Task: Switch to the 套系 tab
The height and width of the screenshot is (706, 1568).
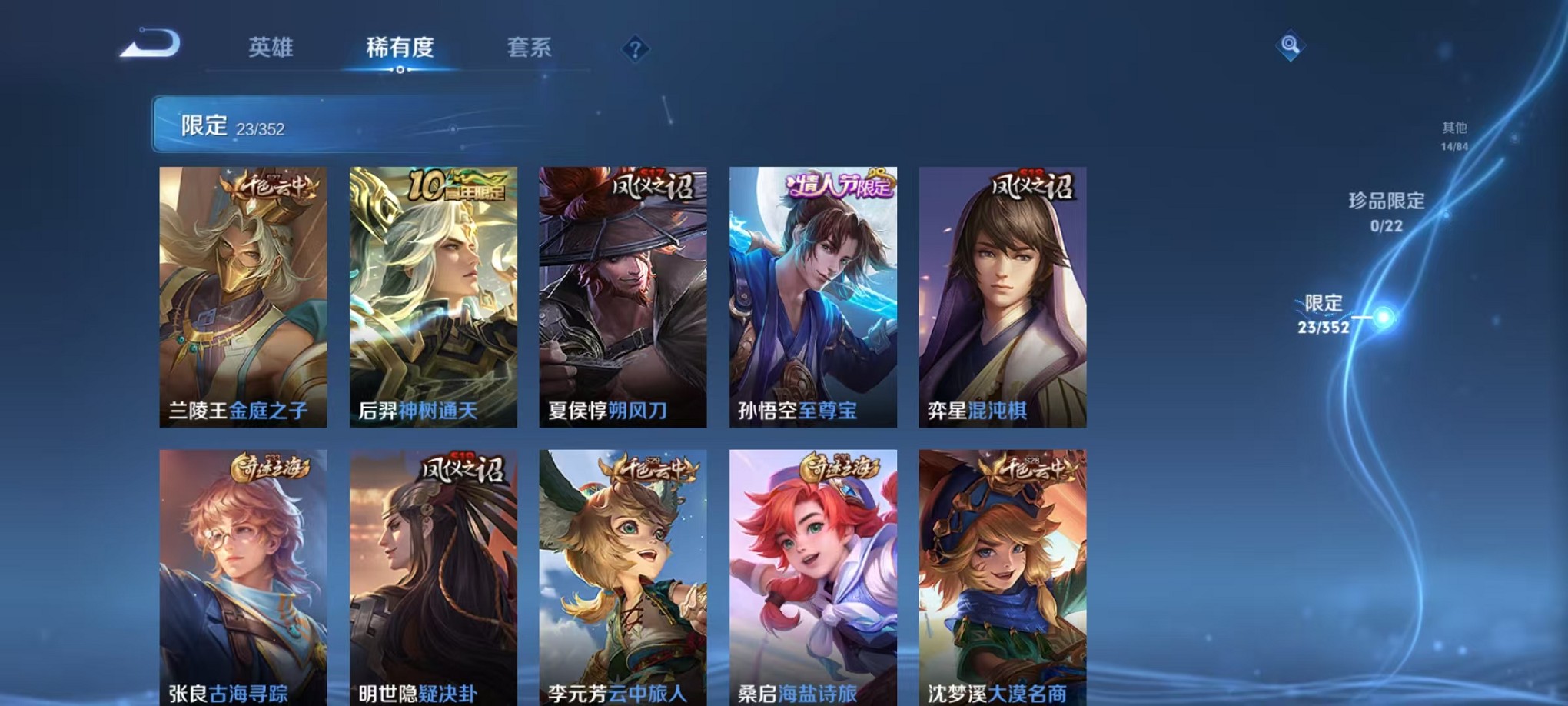Action: click(x=529, y=48)
